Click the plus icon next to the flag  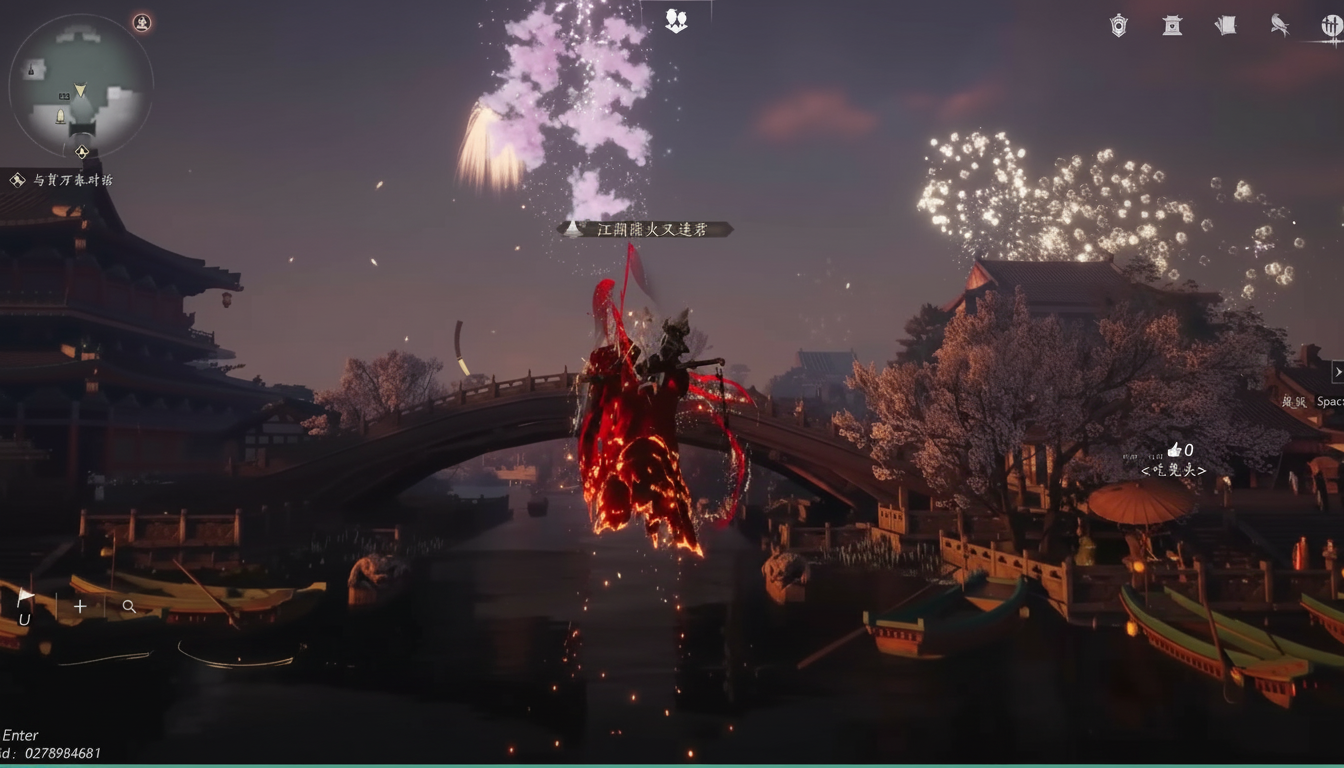coord(79,606)
